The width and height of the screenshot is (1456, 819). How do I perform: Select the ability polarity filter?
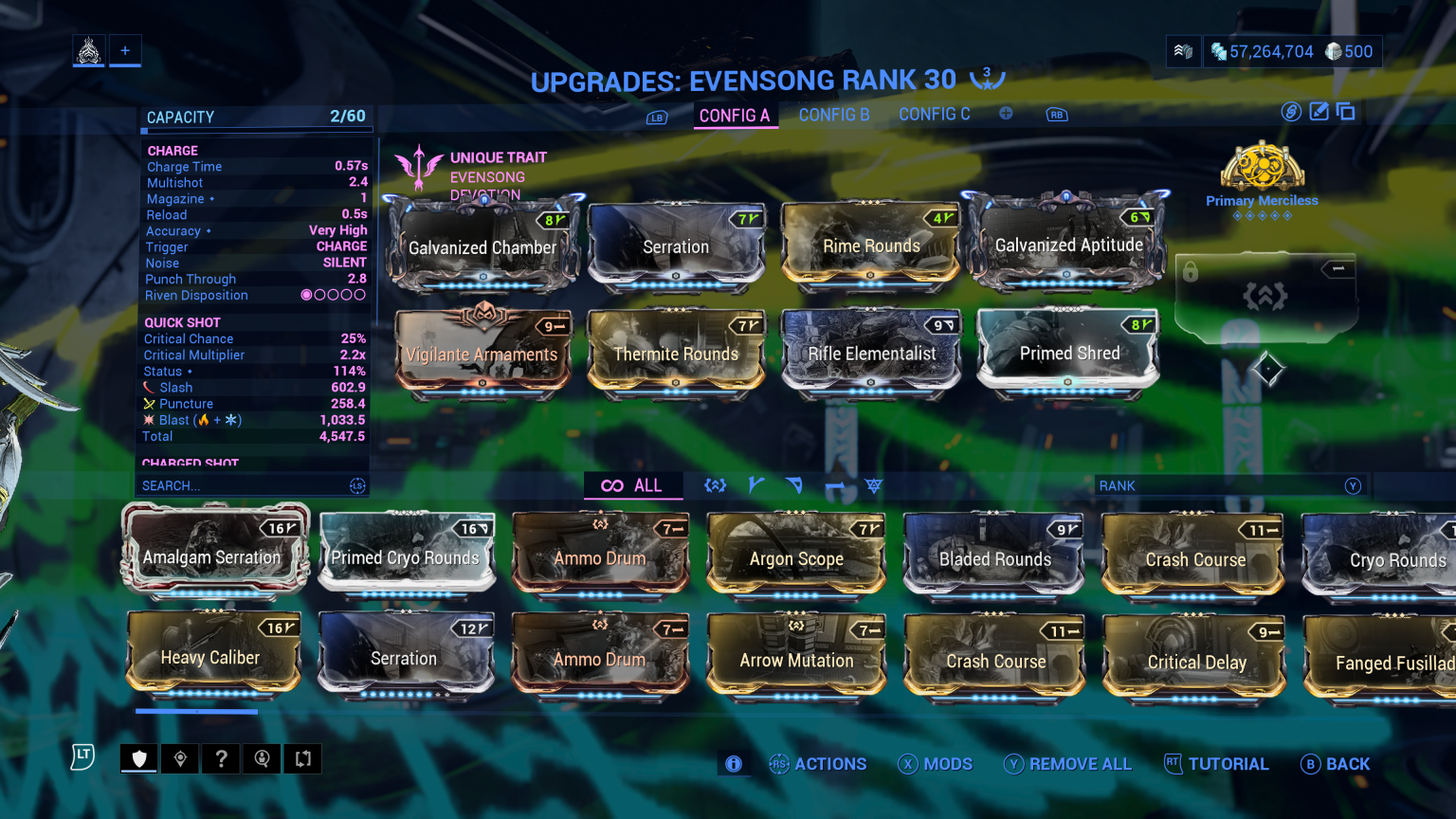(715, 484)
